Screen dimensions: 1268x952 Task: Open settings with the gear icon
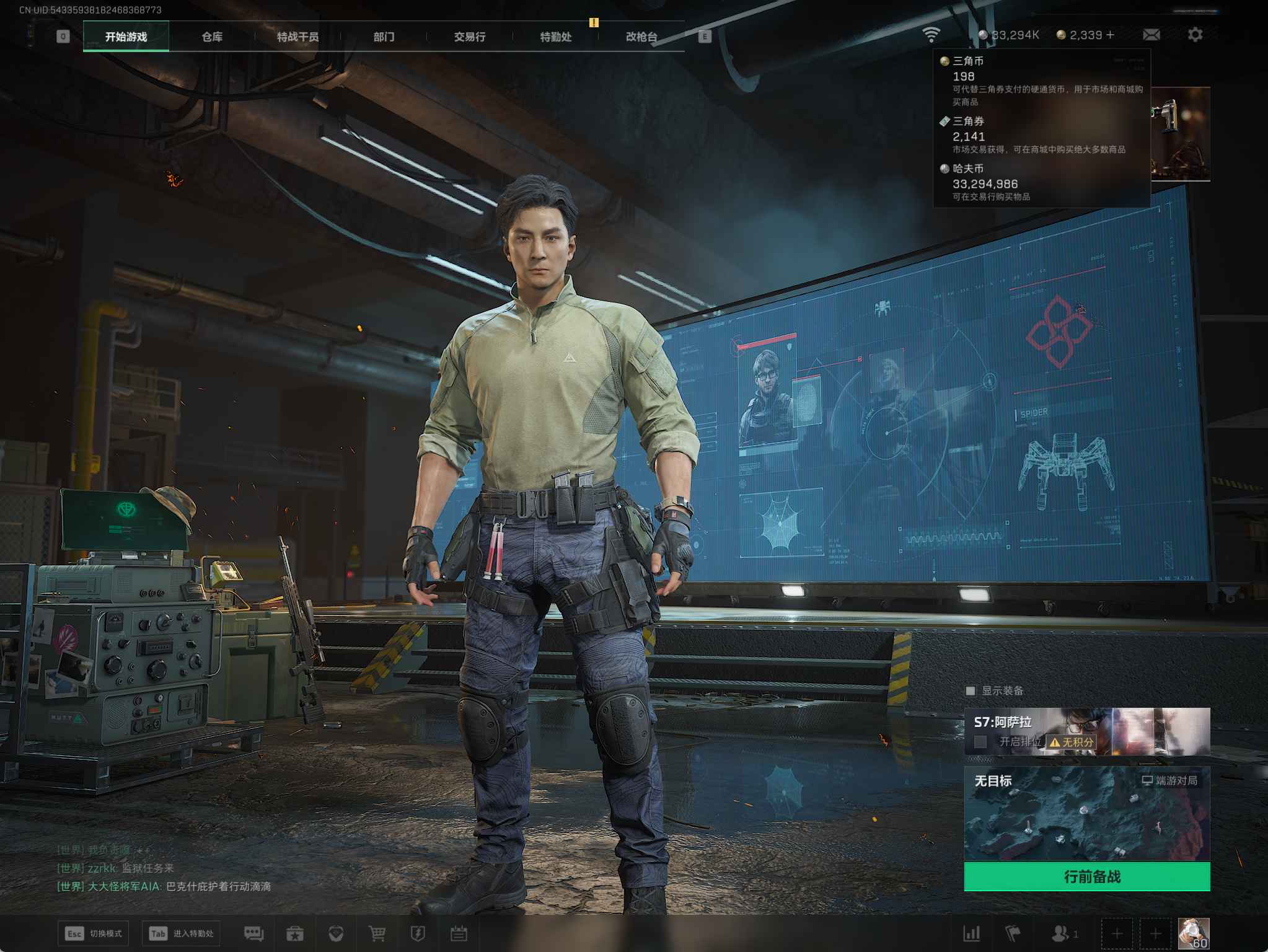[x=1195, y=35]
